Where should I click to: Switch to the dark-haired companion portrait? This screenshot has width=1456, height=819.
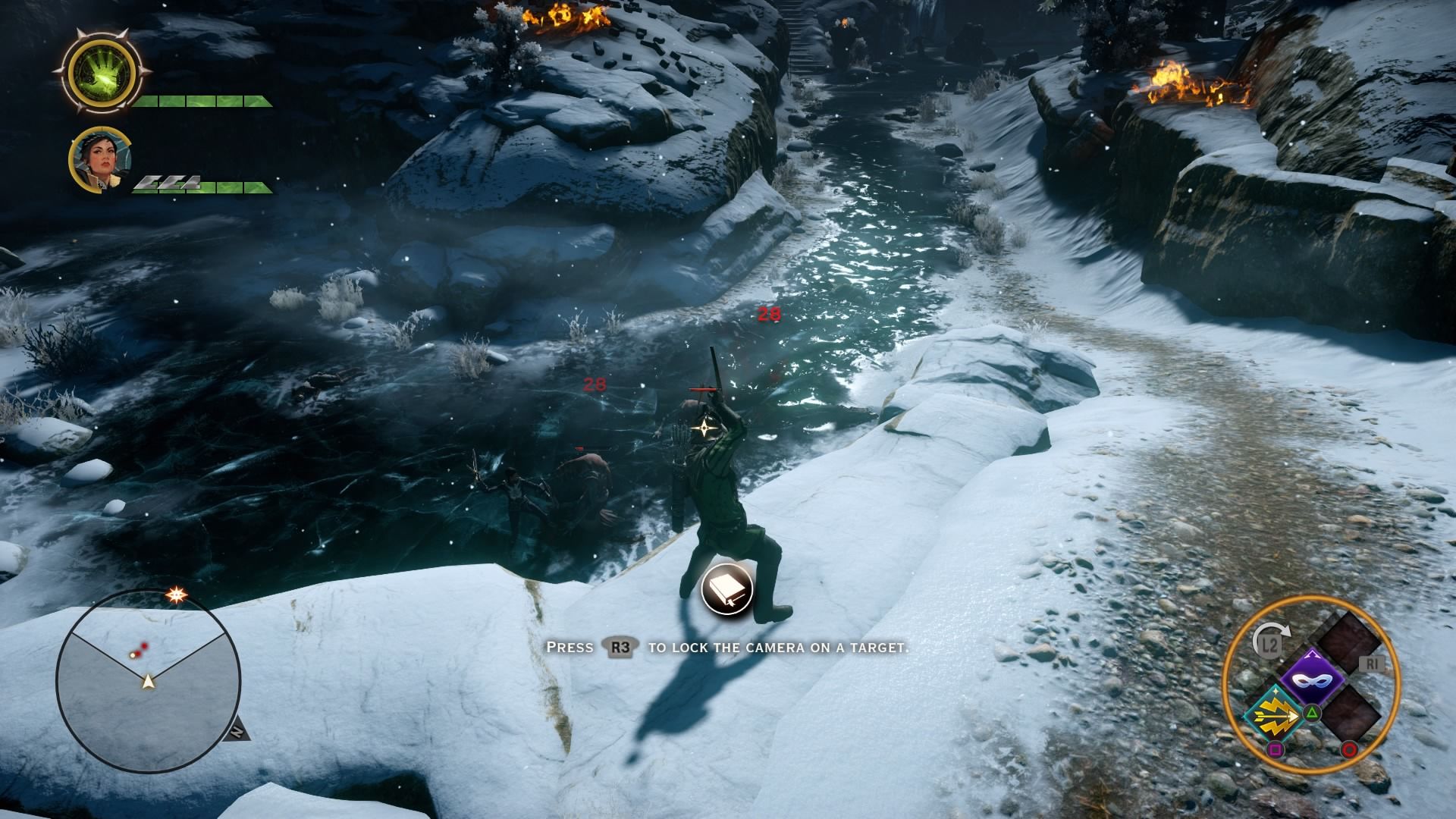[x=100, y=161]
